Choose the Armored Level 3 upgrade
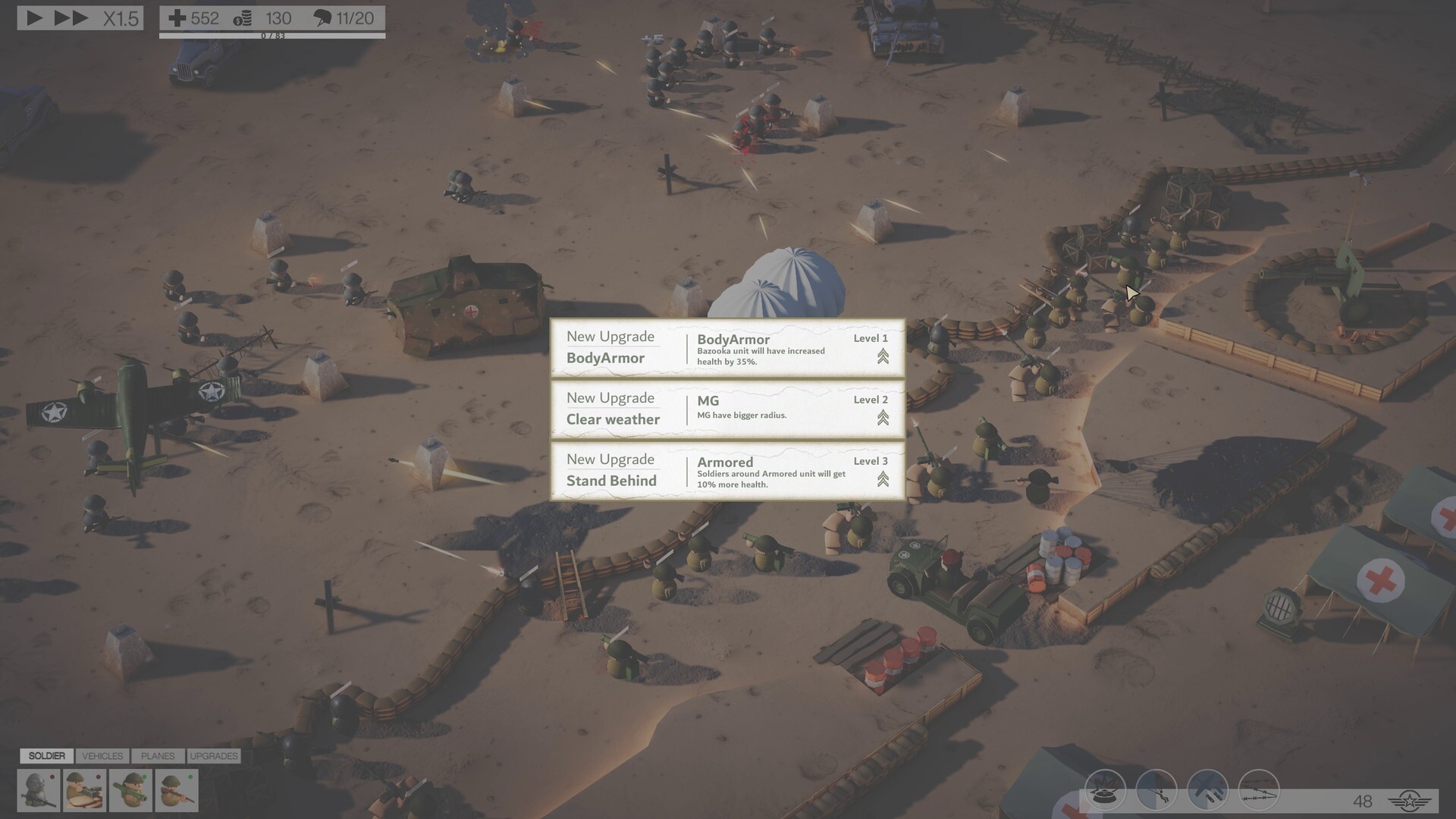 726,471
